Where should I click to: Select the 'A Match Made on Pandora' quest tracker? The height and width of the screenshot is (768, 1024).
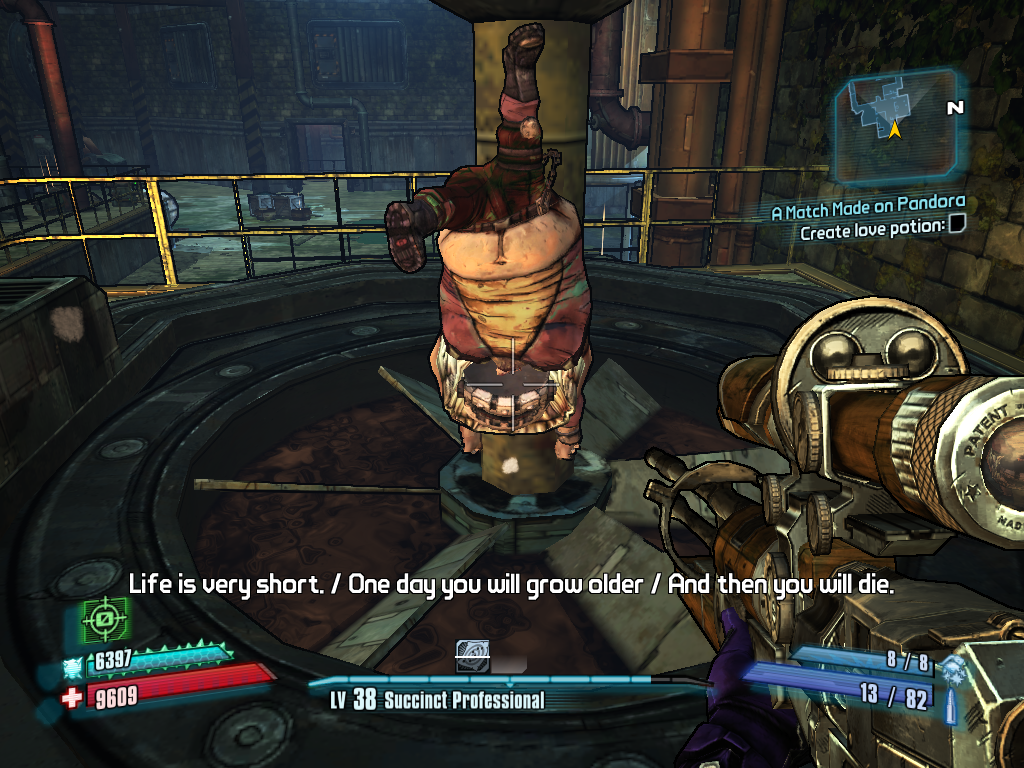[867, 211]
